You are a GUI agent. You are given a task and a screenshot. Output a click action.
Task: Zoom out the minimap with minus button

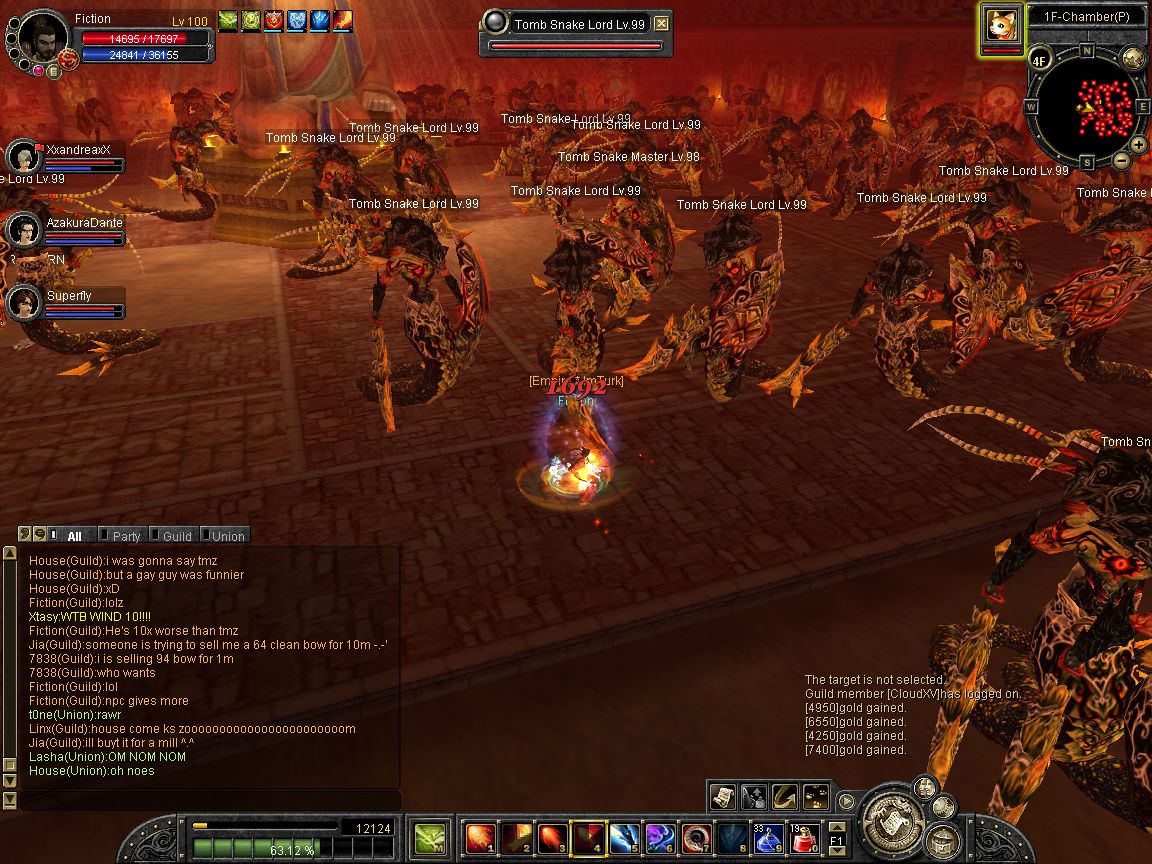1121,160
